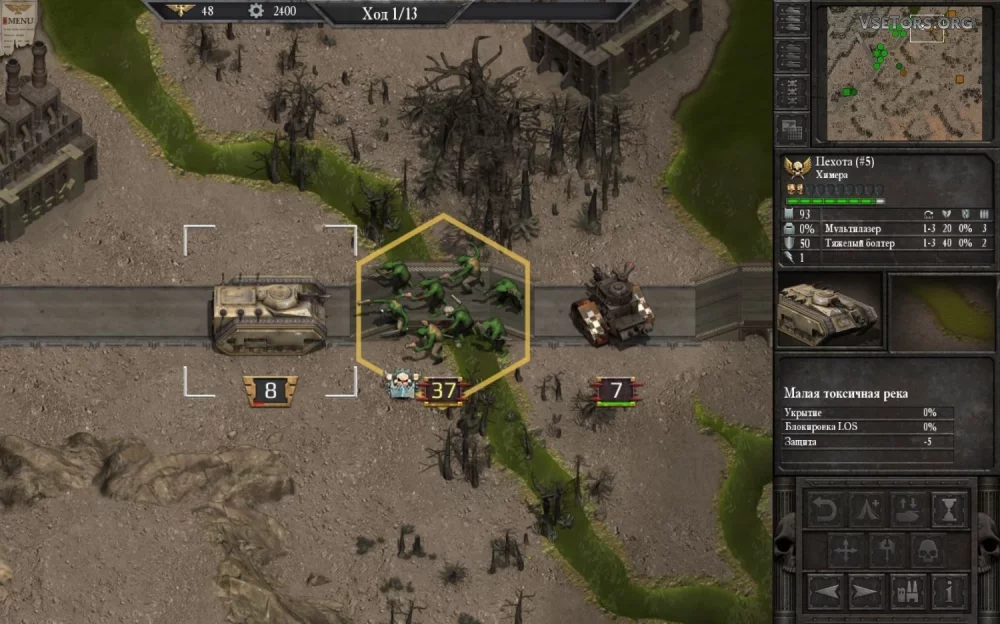The image size is (1000, 624).
Task: Select the previous unit with the left arrow
Action: point(825,591)
